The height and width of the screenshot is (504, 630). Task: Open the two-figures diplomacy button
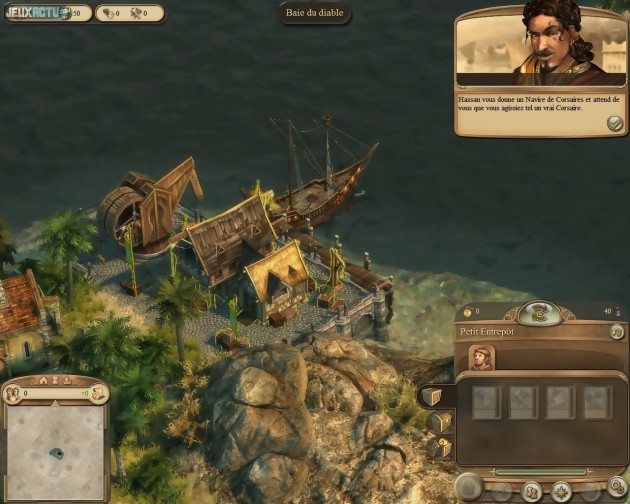(x=533, y=491)
